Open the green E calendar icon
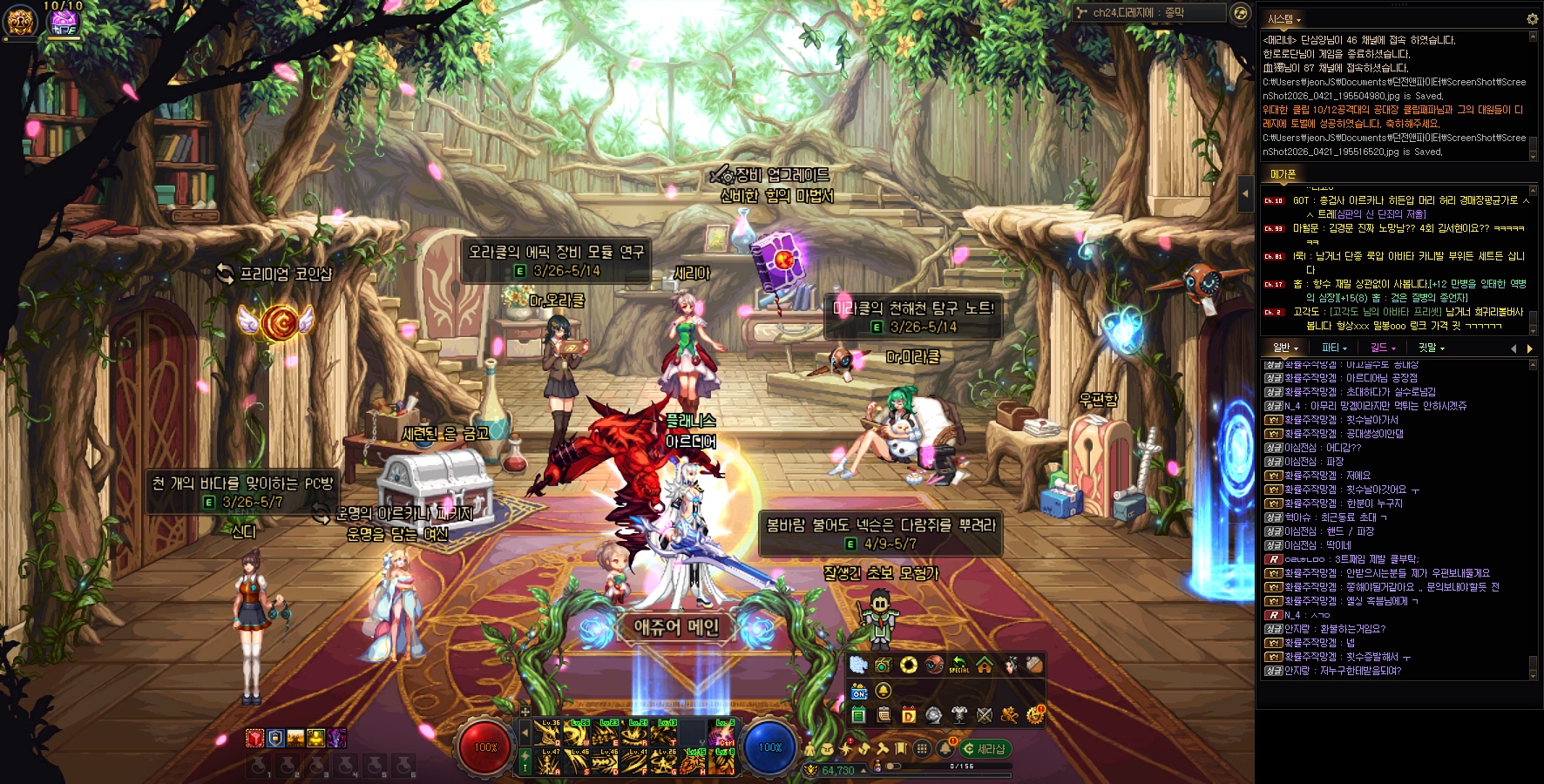This screenshot has width=1544, height=784. (858, 716)
